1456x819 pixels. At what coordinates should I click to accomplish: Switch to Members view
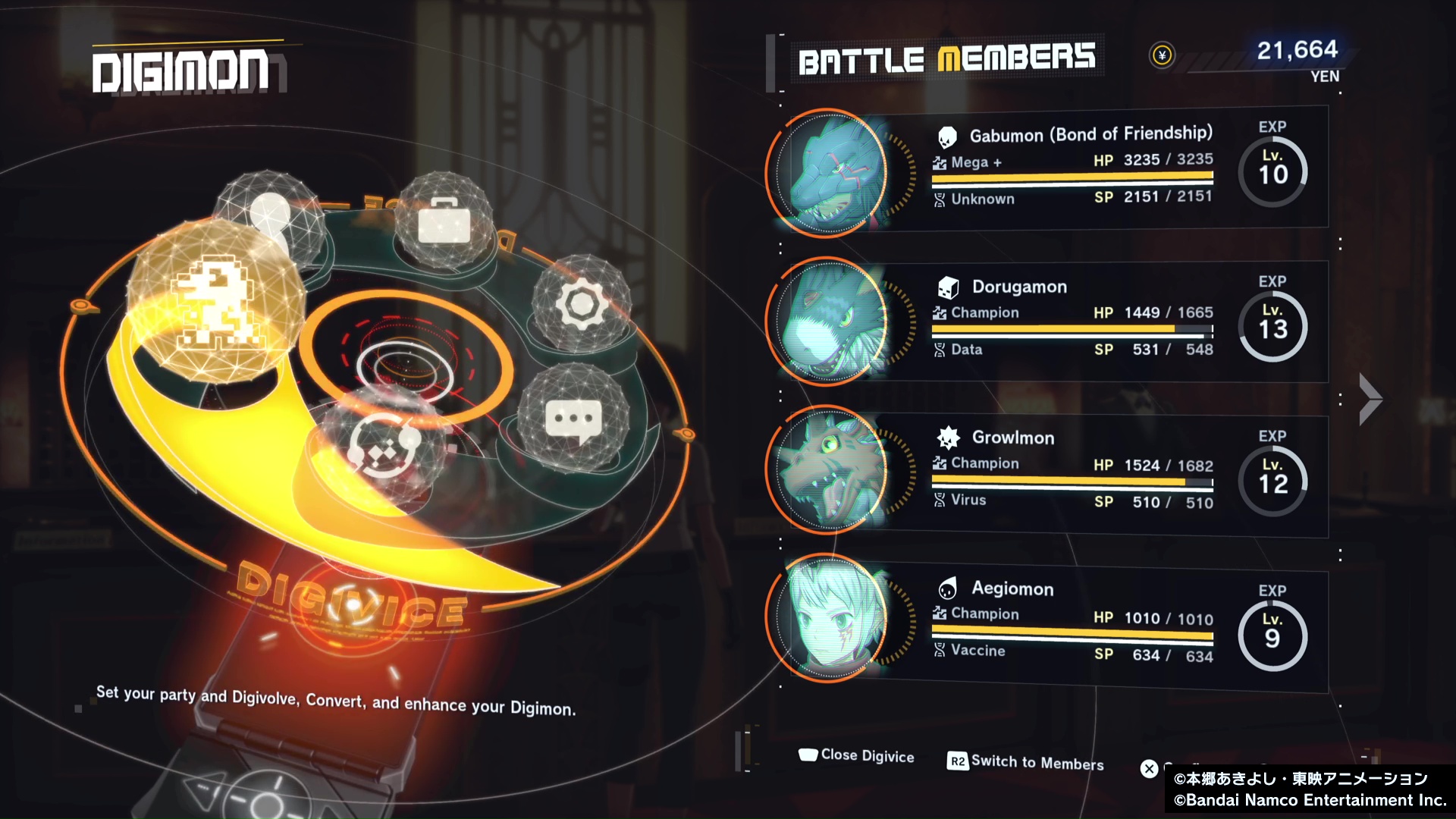point(1026,761)
